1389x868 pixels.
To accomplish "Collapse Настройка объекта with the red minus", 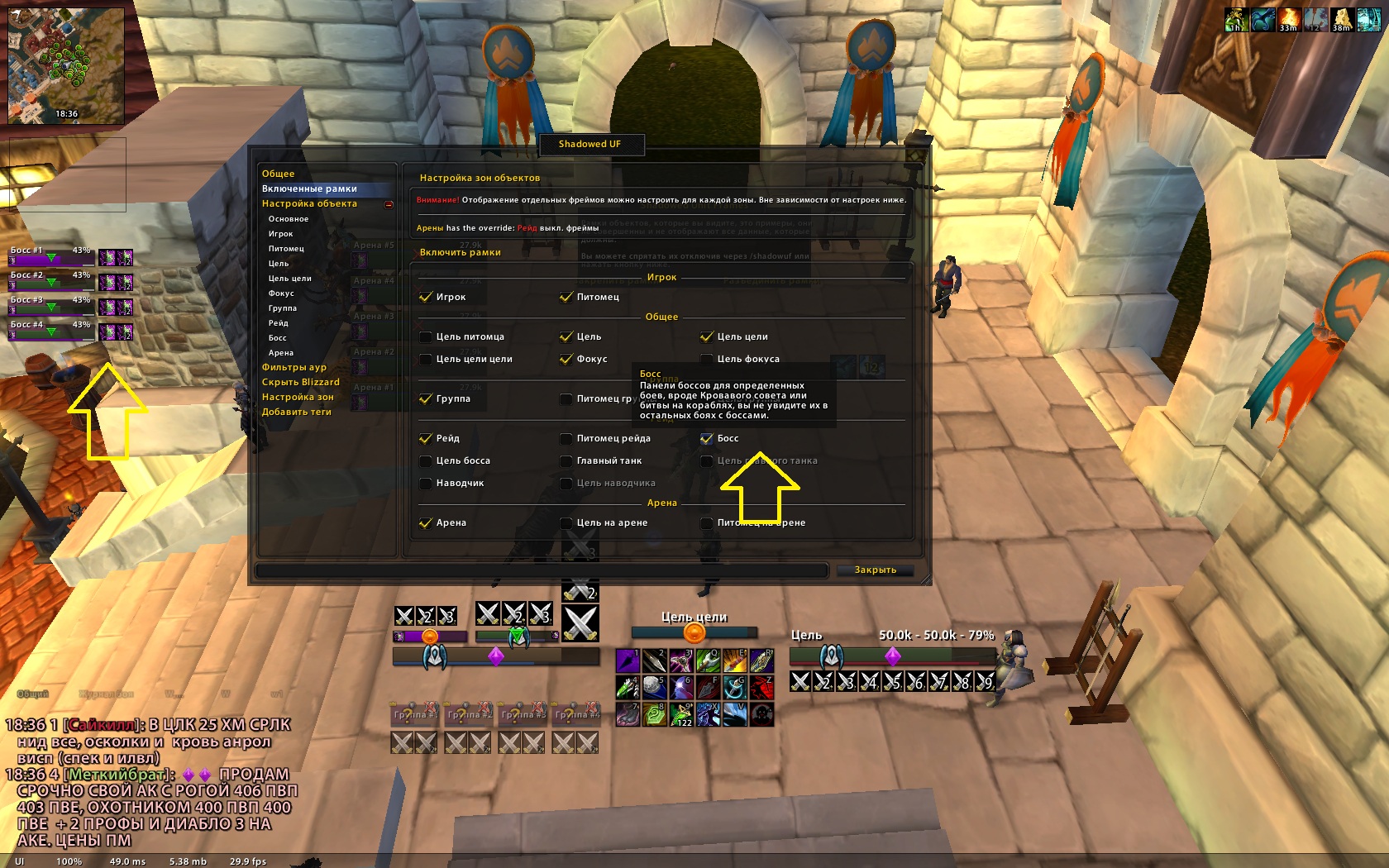I will [389, 205].
